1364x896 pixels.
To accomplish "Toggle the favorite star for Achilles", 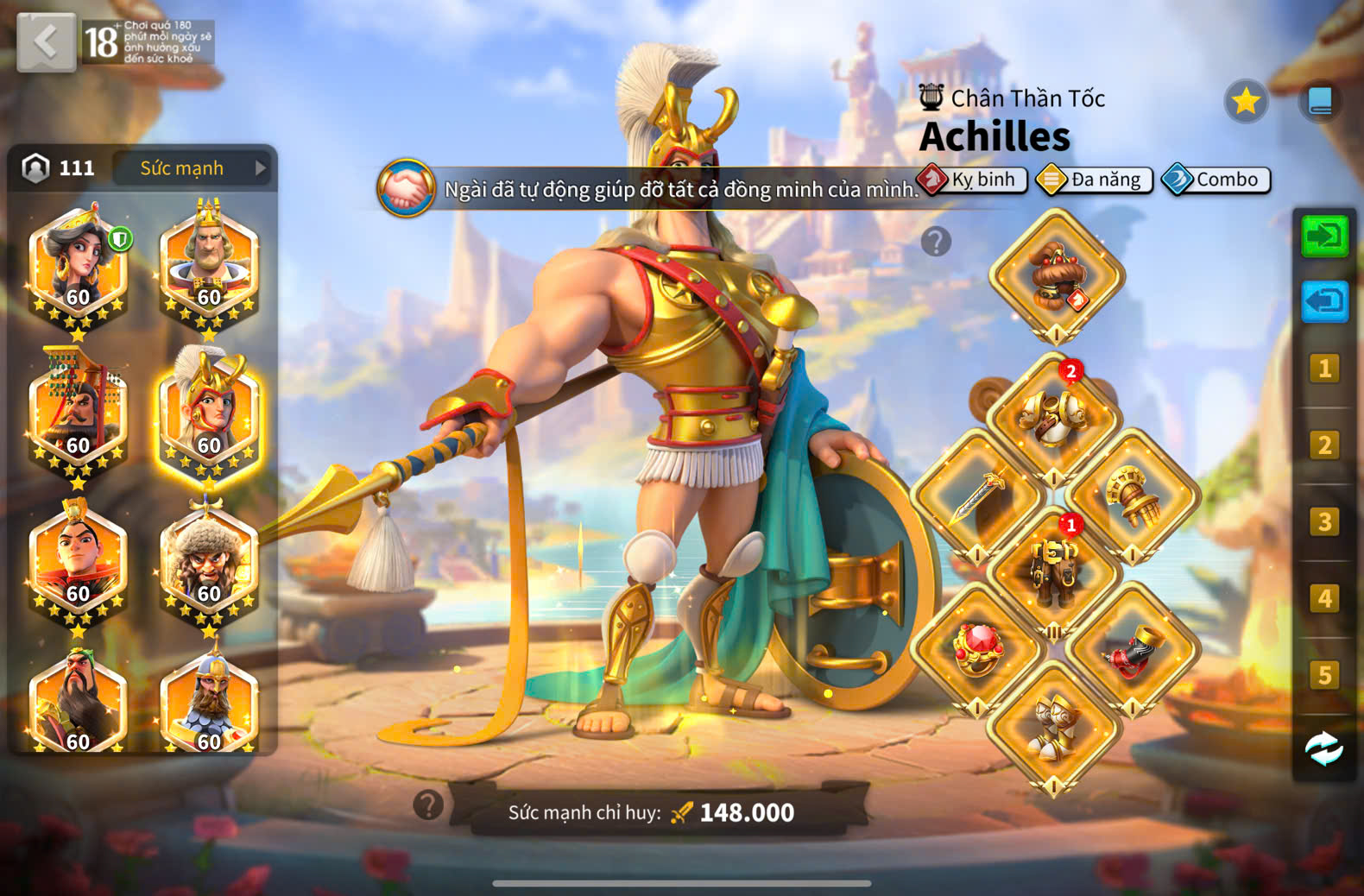I will click(1245, 102).
